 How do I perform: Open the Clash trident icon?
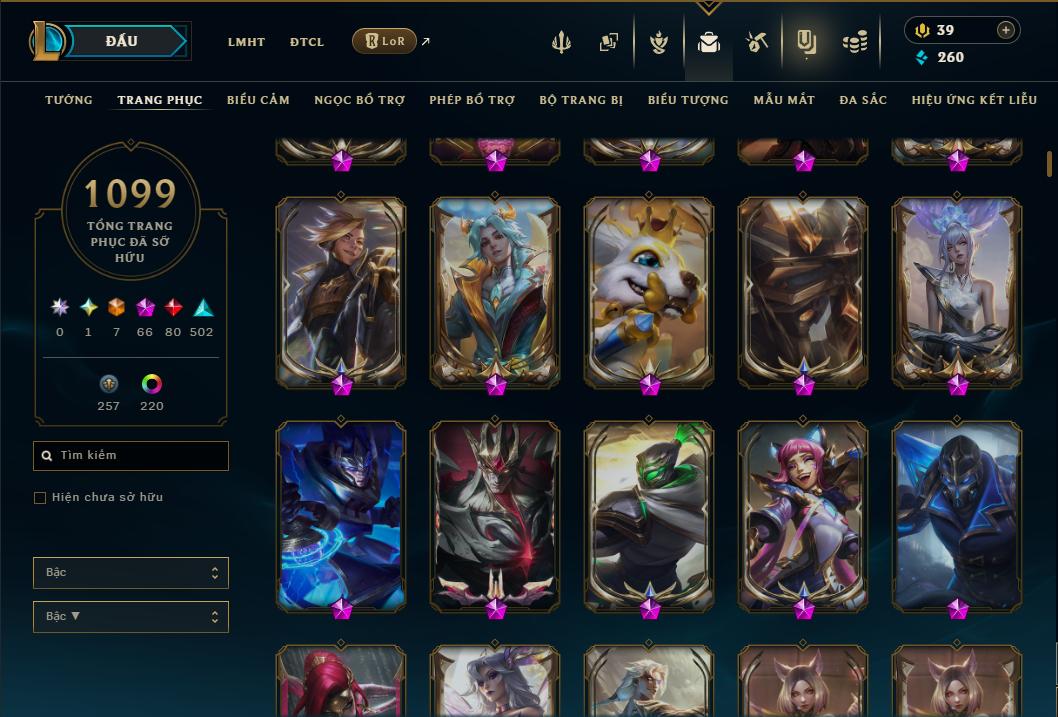point(561,42)
